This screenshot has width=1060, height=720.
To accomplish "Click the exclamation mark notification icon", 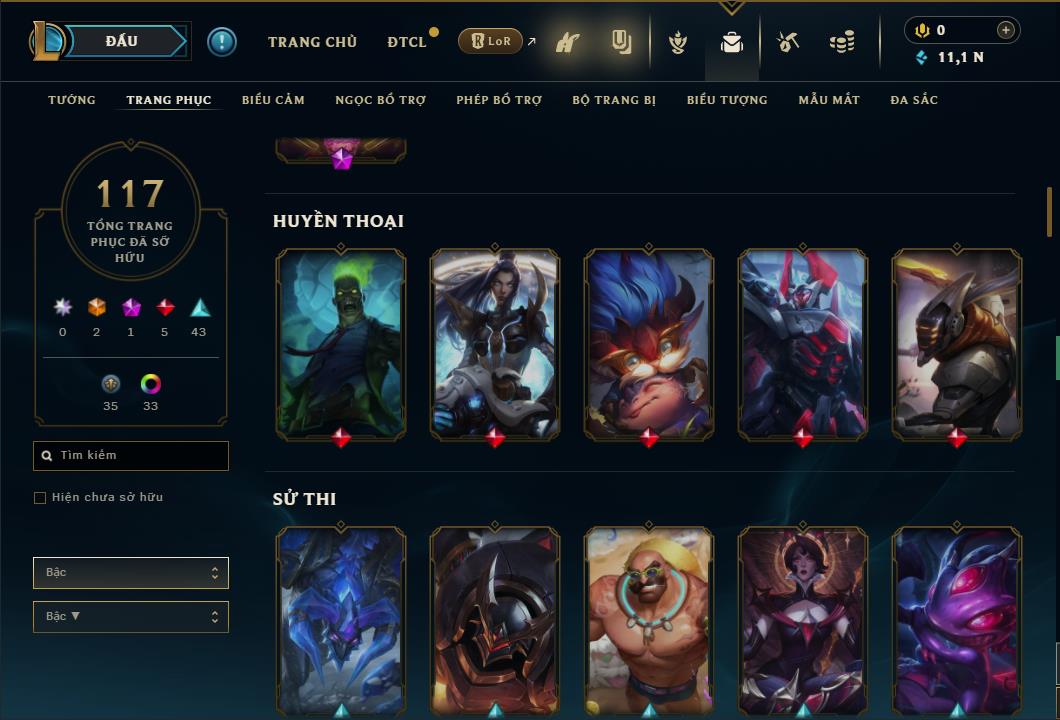I will click(222, 42).
